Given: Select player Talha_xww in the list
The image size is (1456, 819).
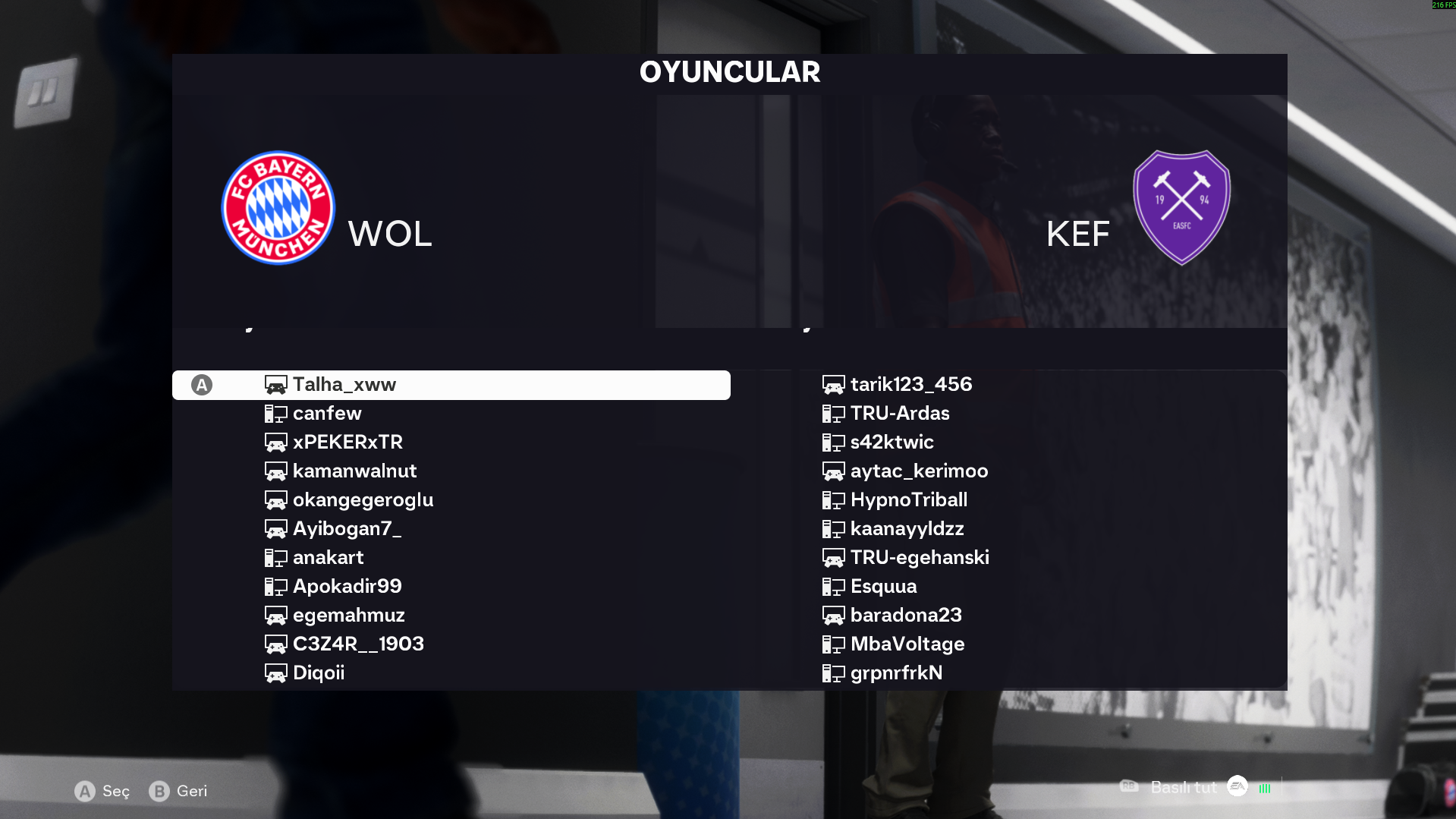Looking at the screenshot, I should click(344, 385).
